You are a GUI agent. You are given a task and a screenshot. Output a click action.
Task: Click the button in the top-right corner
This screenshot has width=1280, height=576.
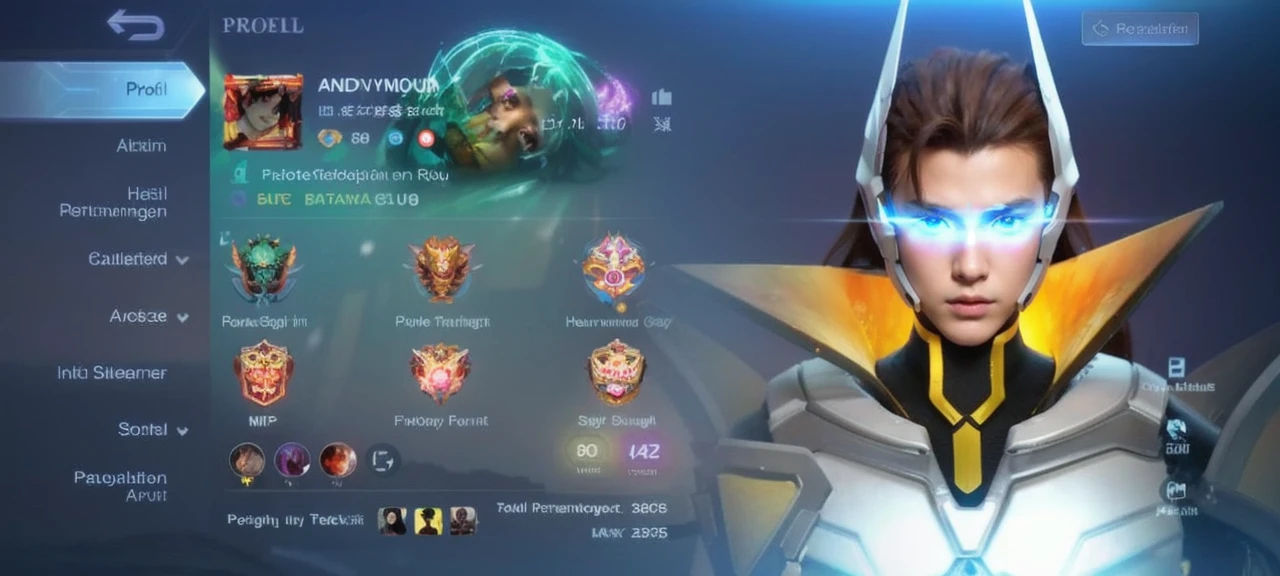point(1138,29)
